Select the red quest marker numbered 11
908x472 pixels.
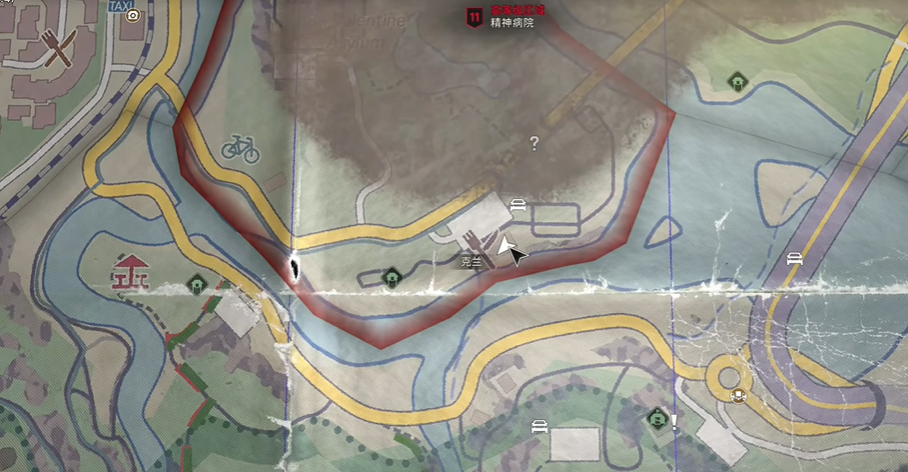pyautogui.click(x=472, y=15)
